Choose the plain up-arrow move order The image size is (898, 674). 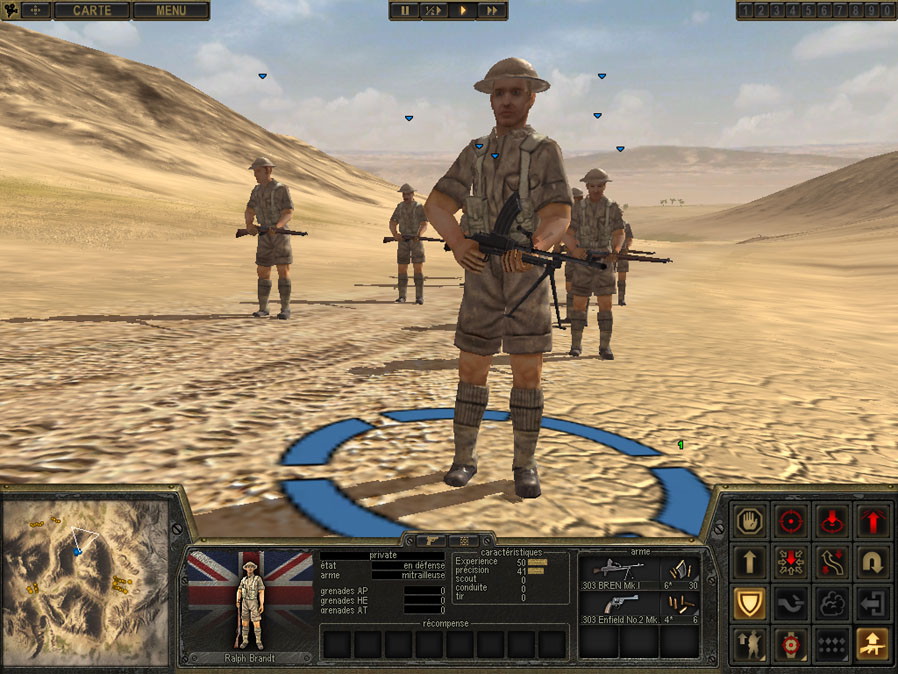coord(748,562)
